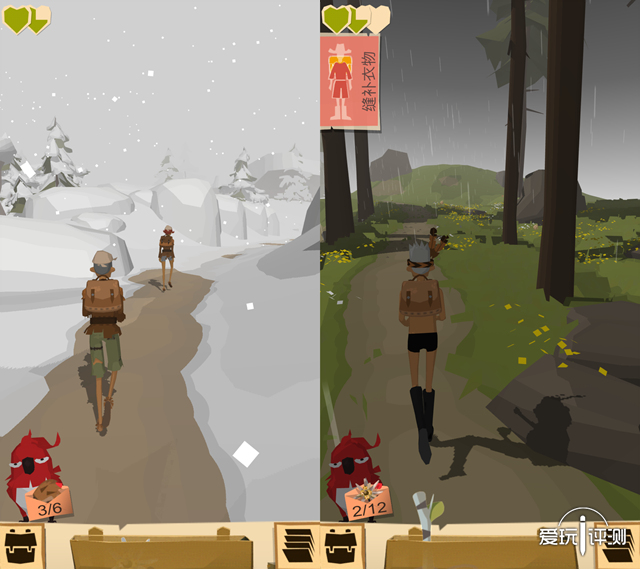Viewport: 640px width, 569px height.
Task: Open the 缝补衣物 clothing repair card
Action: (x=349, y=82)
